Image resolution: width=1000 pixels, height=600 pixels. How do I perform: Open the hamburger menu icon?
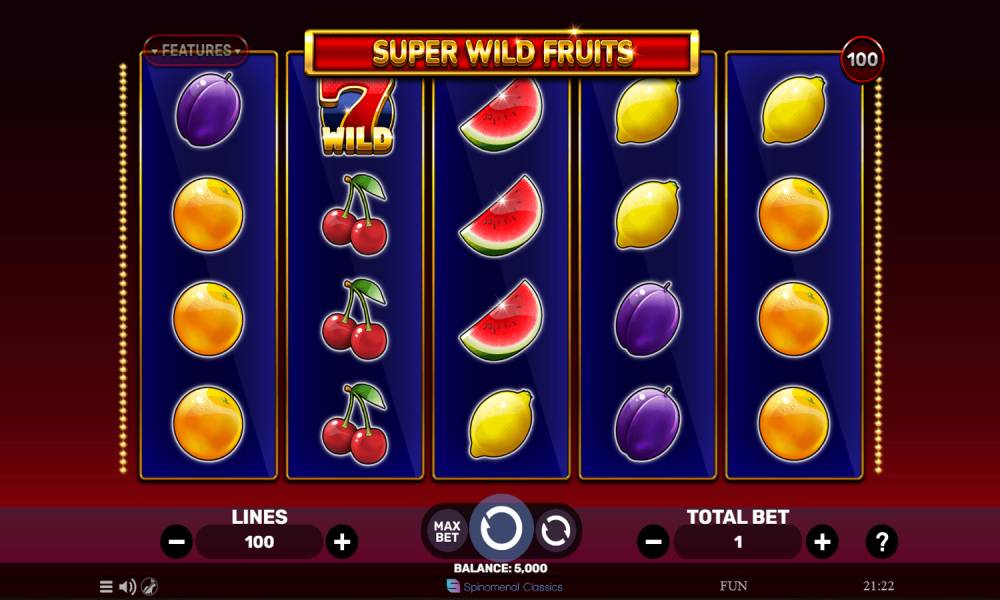tap(106, 587)
